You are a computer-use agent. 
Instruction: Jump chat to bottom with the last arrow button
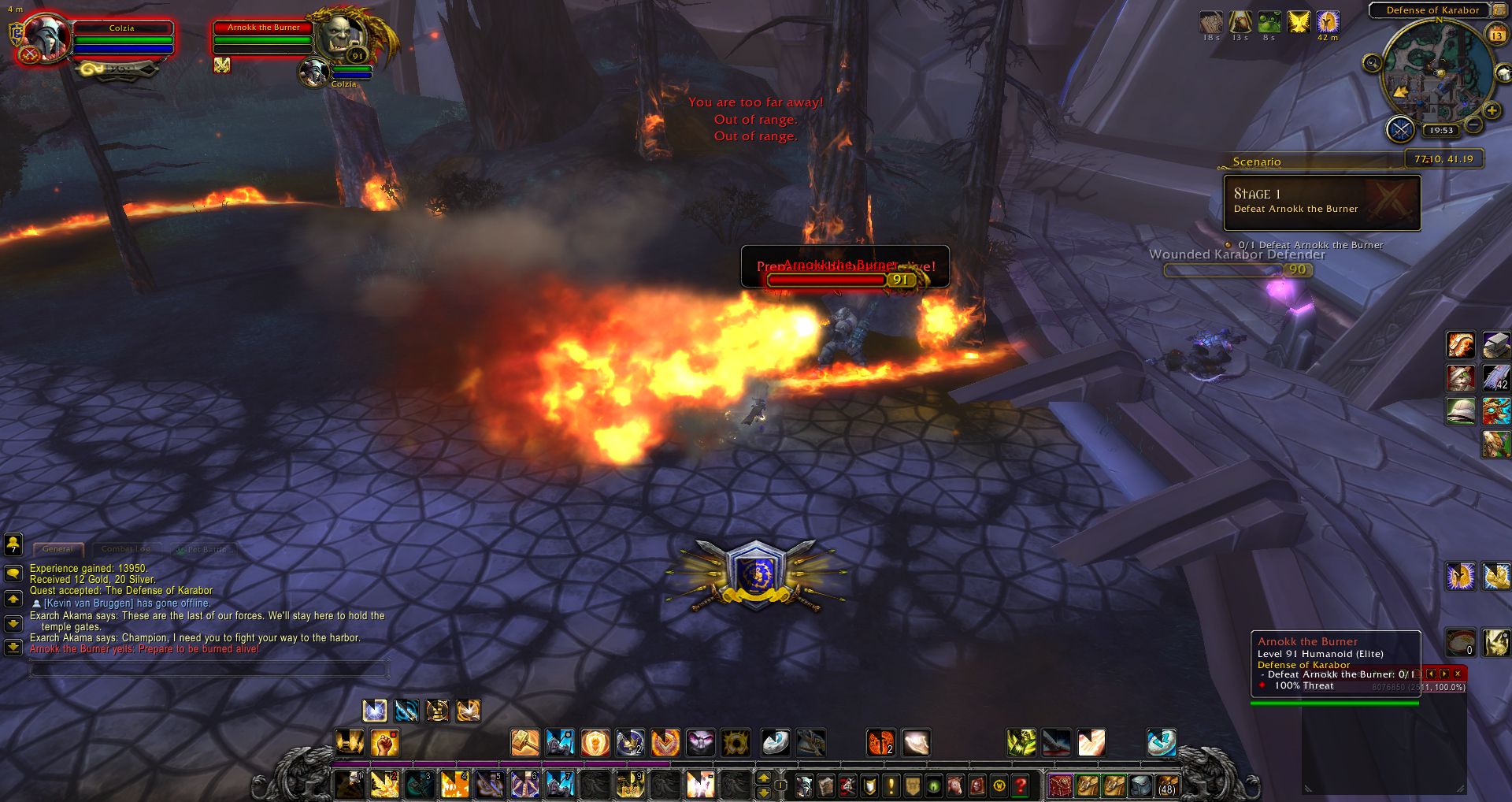point(13,647)
